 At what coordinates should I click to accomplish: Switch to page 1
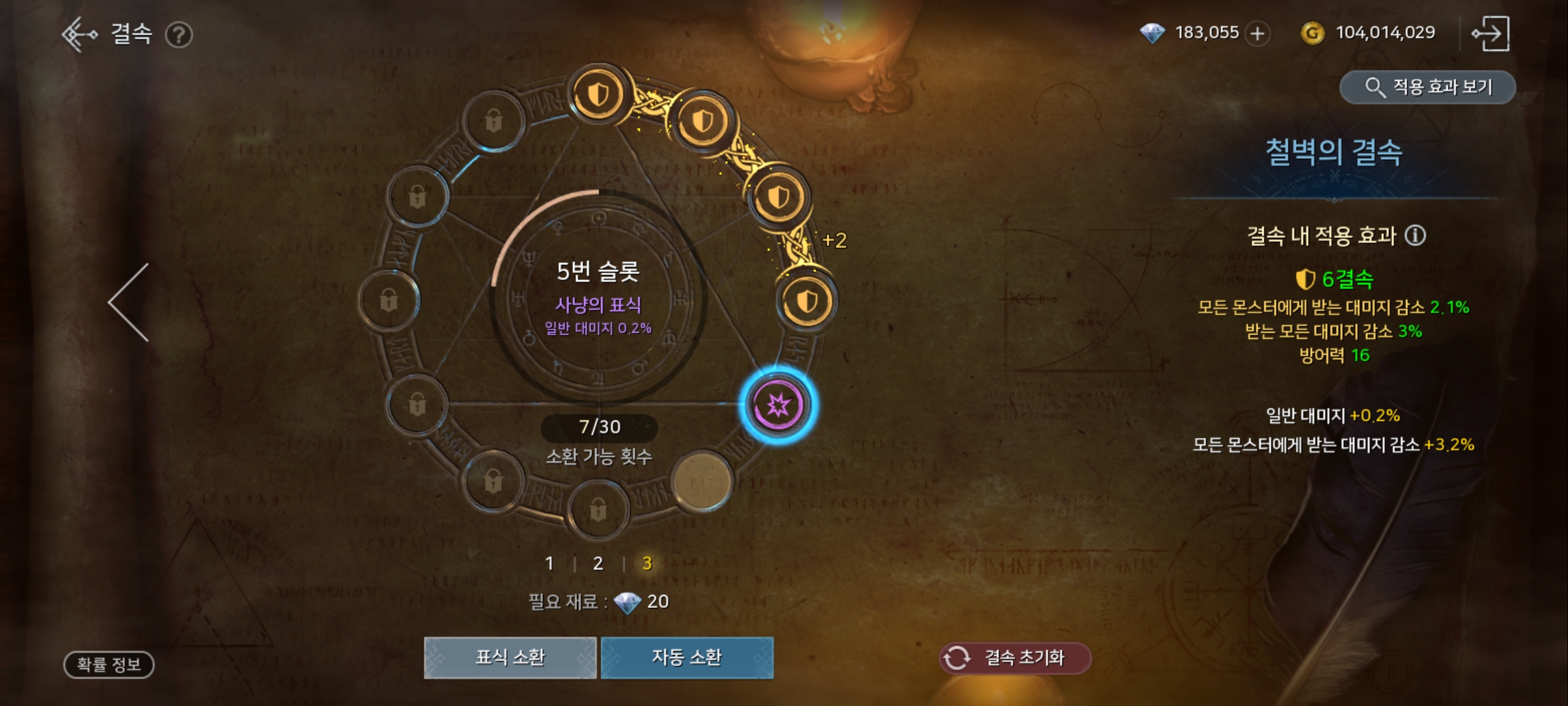click(549, 563)
